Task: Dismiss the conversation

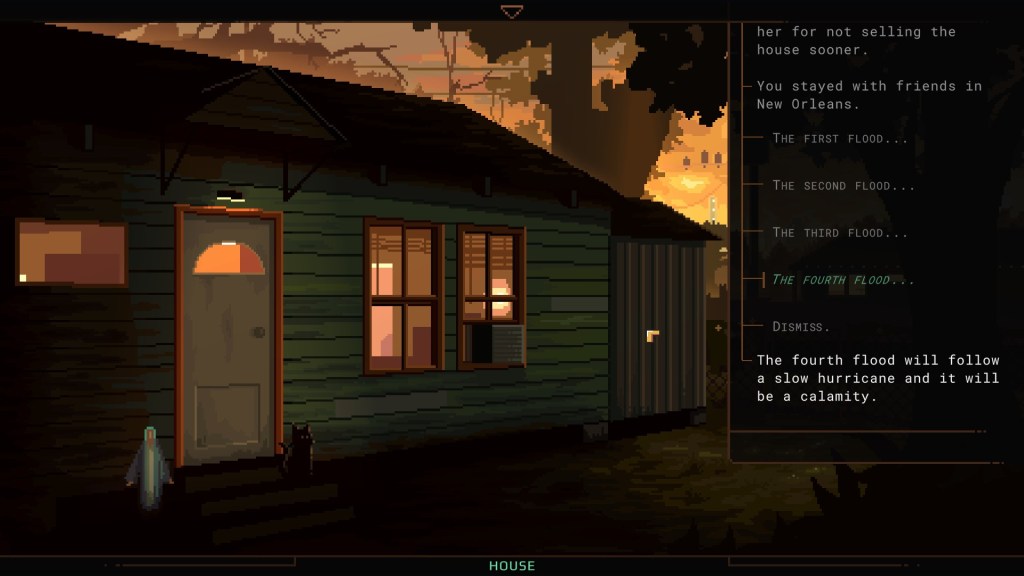Action: [801, 327]
